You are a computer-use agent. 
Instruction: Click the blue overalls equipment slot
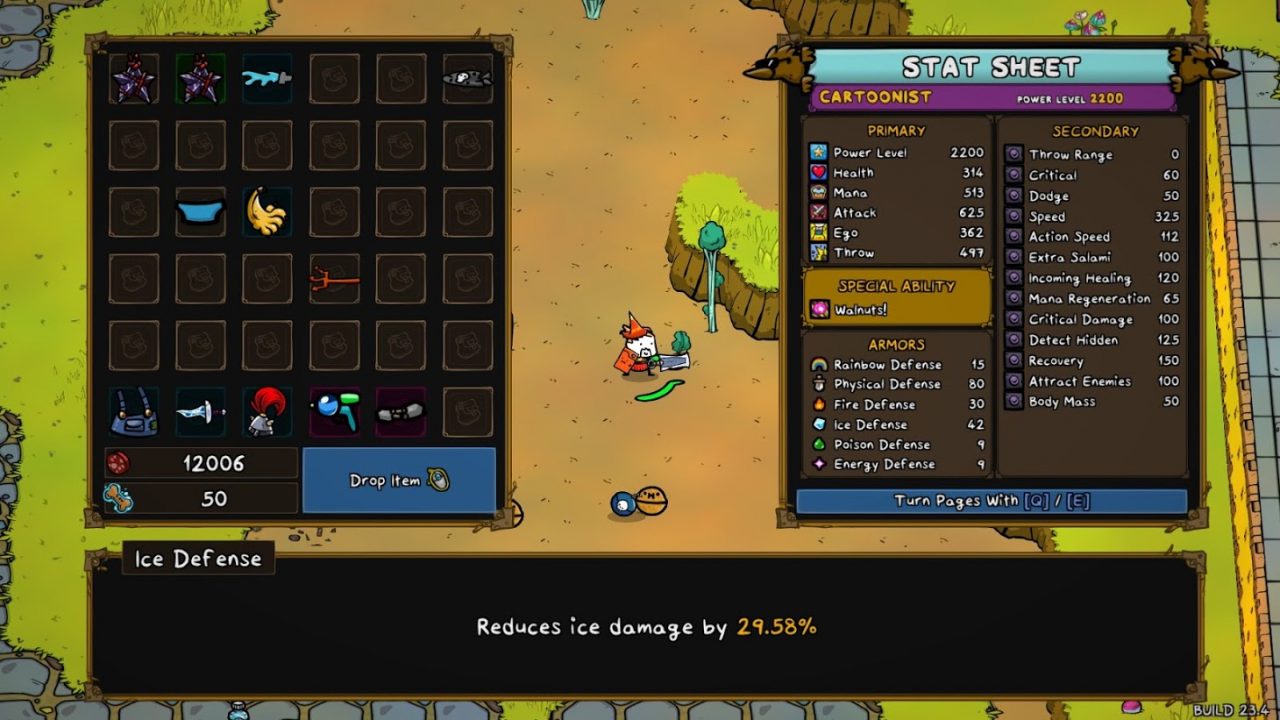[x=133, y=412]
